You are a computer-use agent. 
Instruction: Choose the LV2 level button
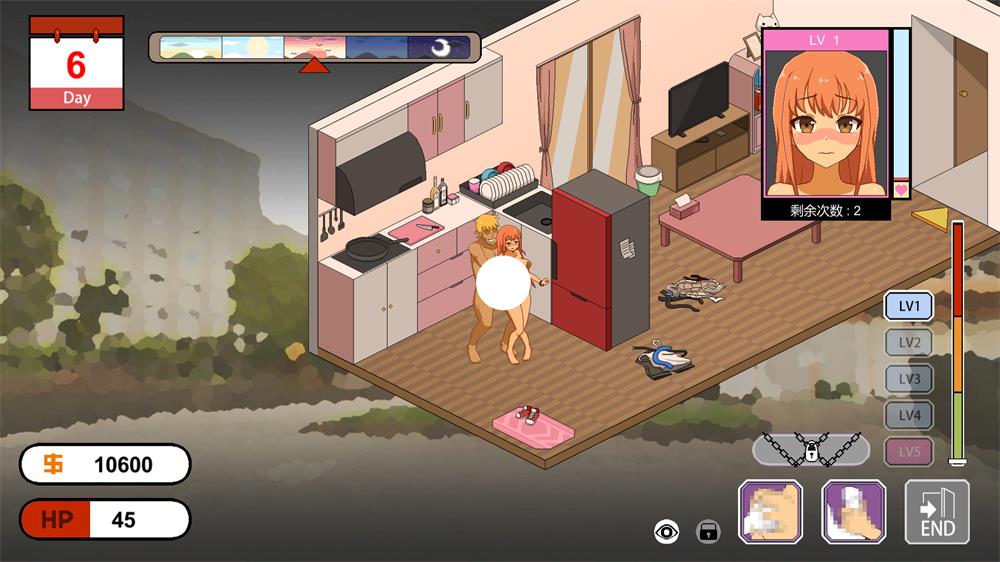coord(909,343)
